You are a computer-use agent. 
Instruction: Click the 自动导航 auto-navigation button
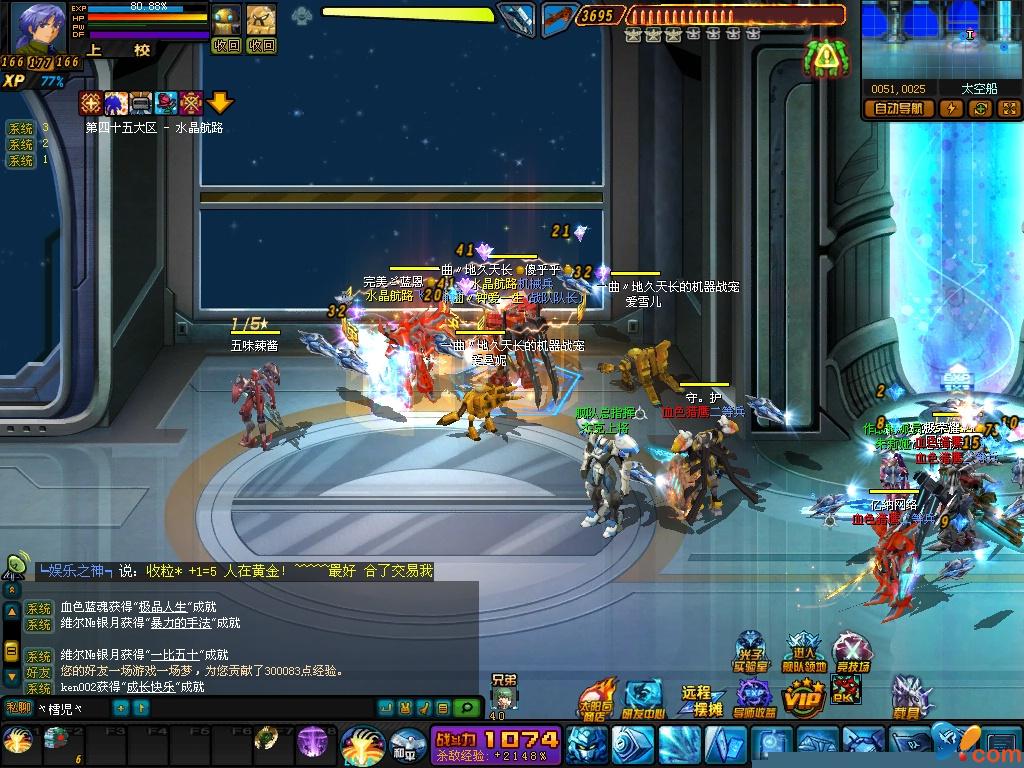(x=900, y=108)
